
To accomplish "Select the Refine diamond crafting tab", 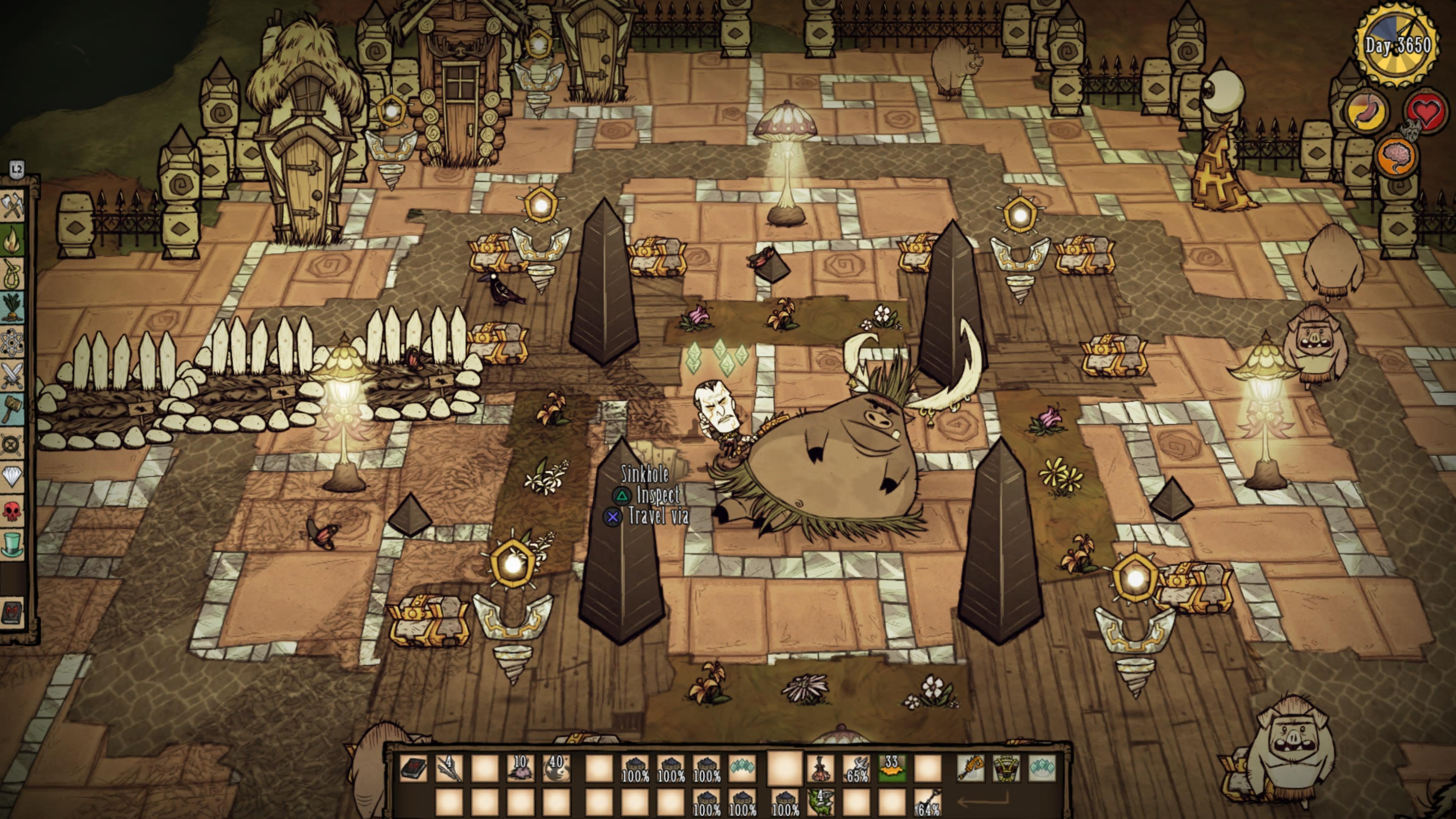I will tap(13, 477).
